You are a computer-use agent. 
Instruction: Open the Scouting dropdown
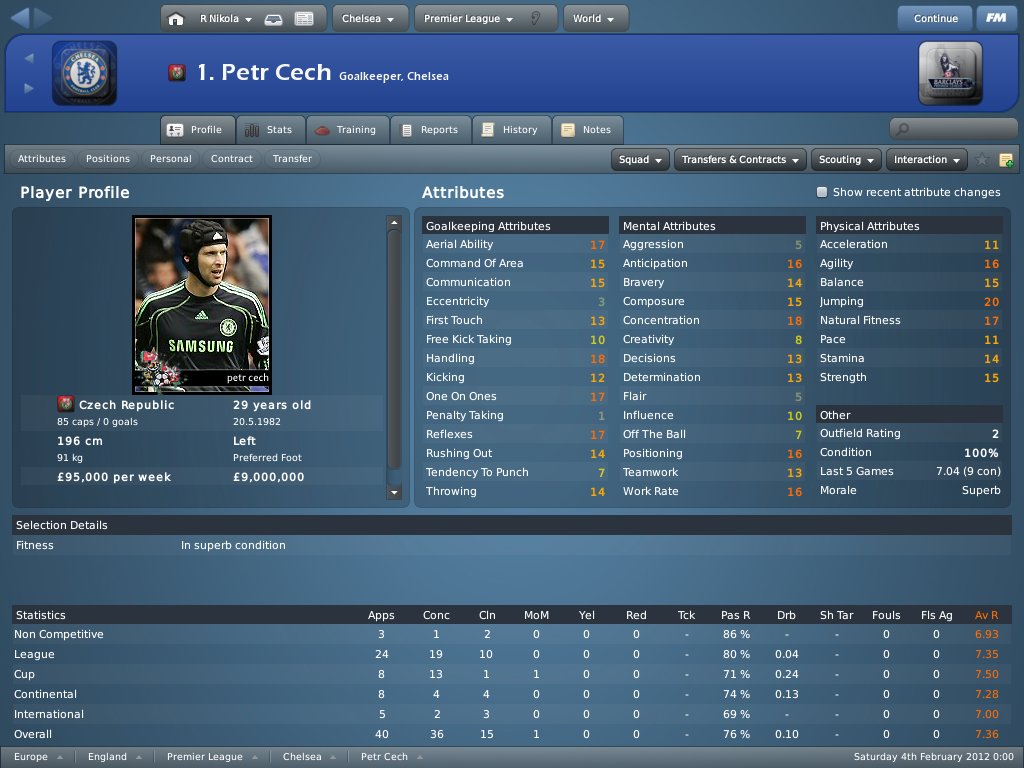(846, 160)
